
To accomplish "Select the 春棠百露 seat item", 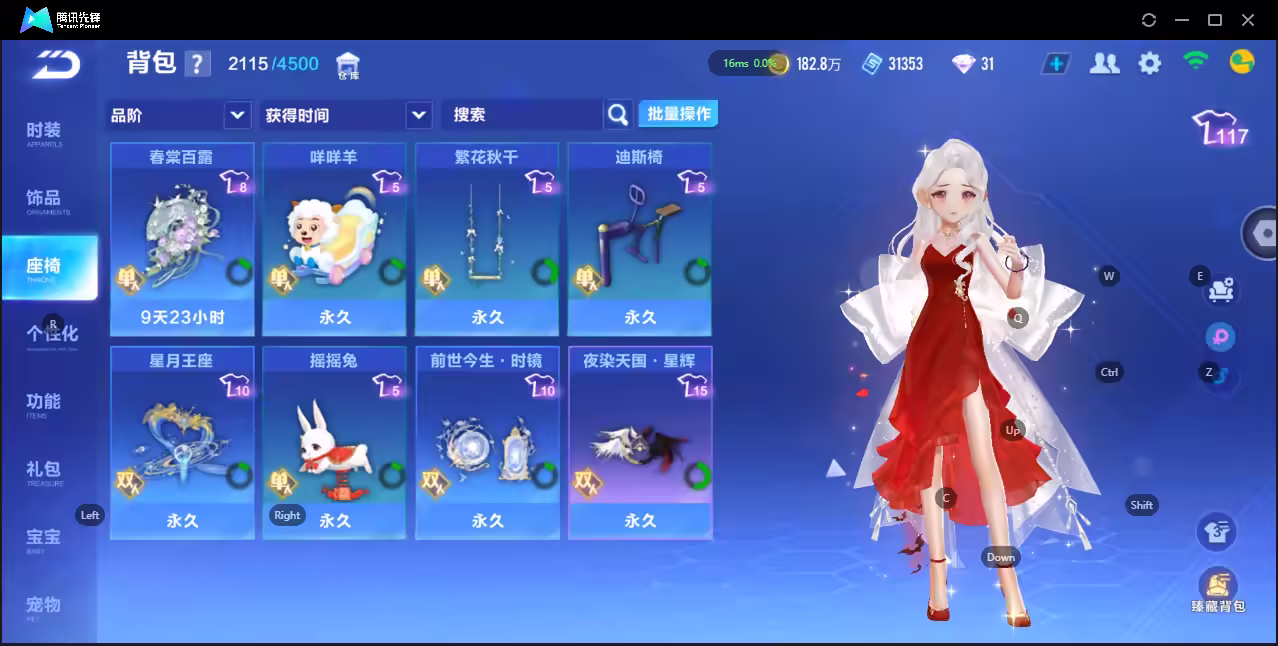I will pyautogui.click(x=181, y=239).
